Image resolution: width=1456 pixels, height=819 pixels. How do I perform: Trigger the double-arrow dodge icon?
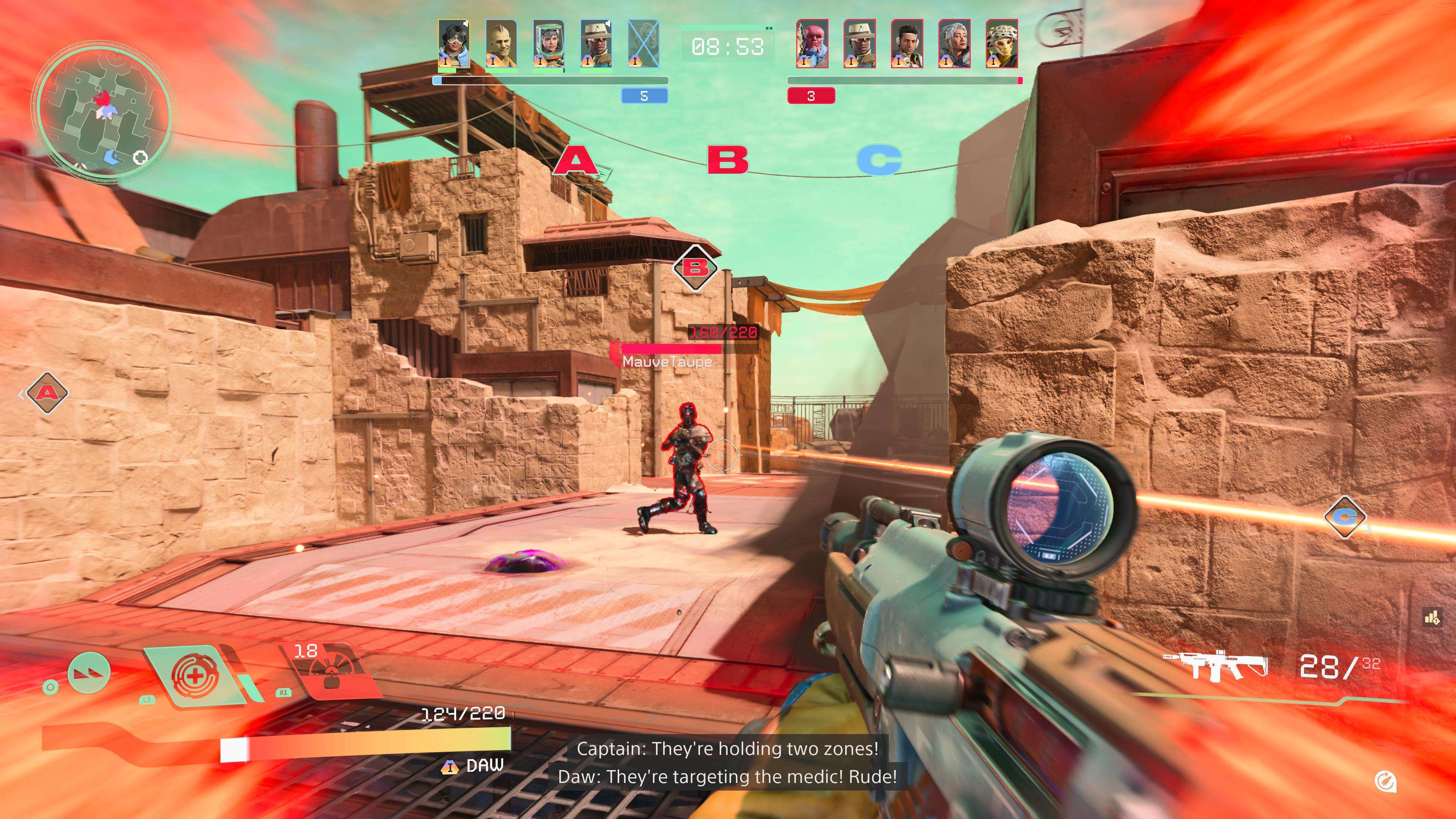89,672
